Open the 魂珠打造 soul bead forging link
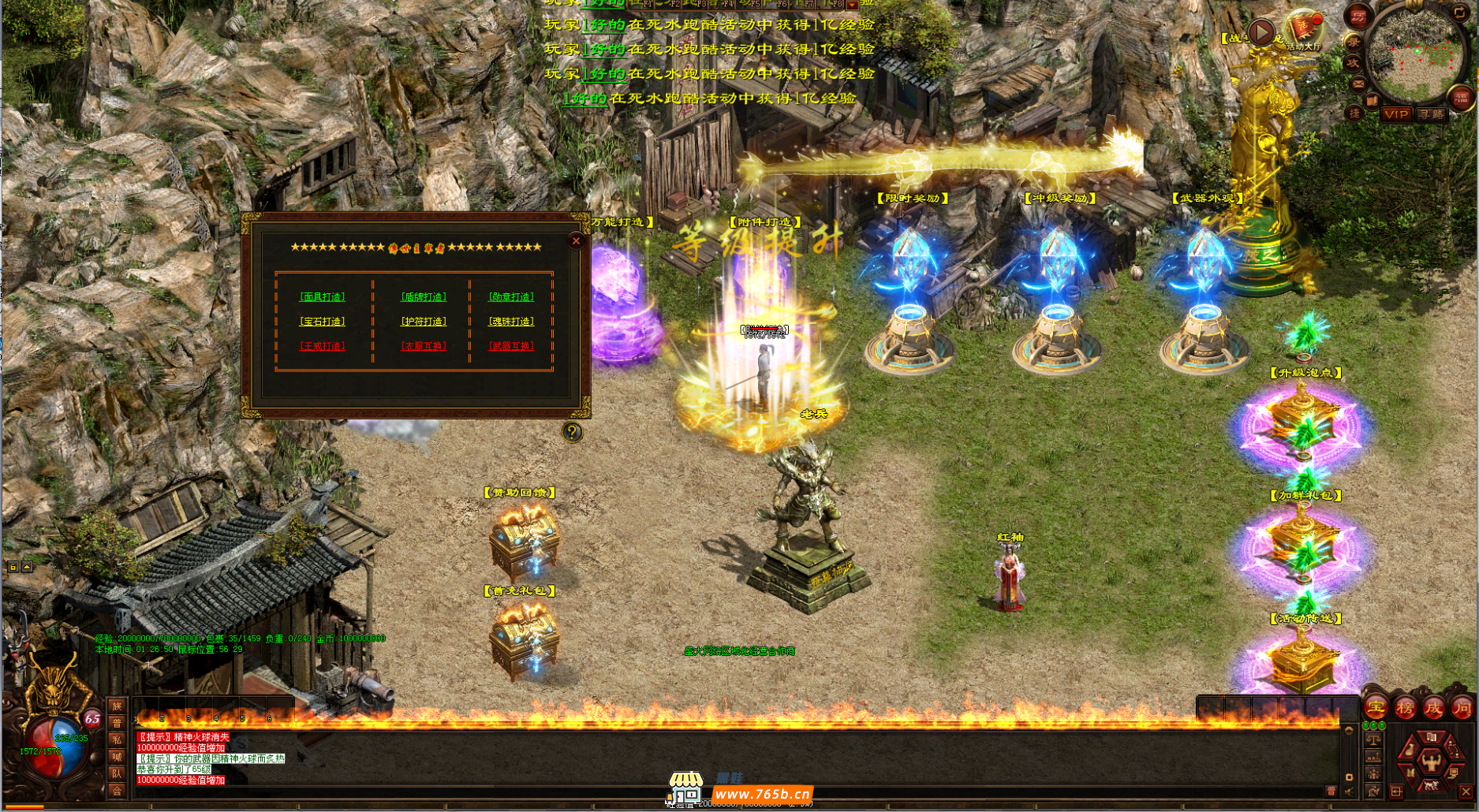The image size is (1479, 812). click(511, 322)
